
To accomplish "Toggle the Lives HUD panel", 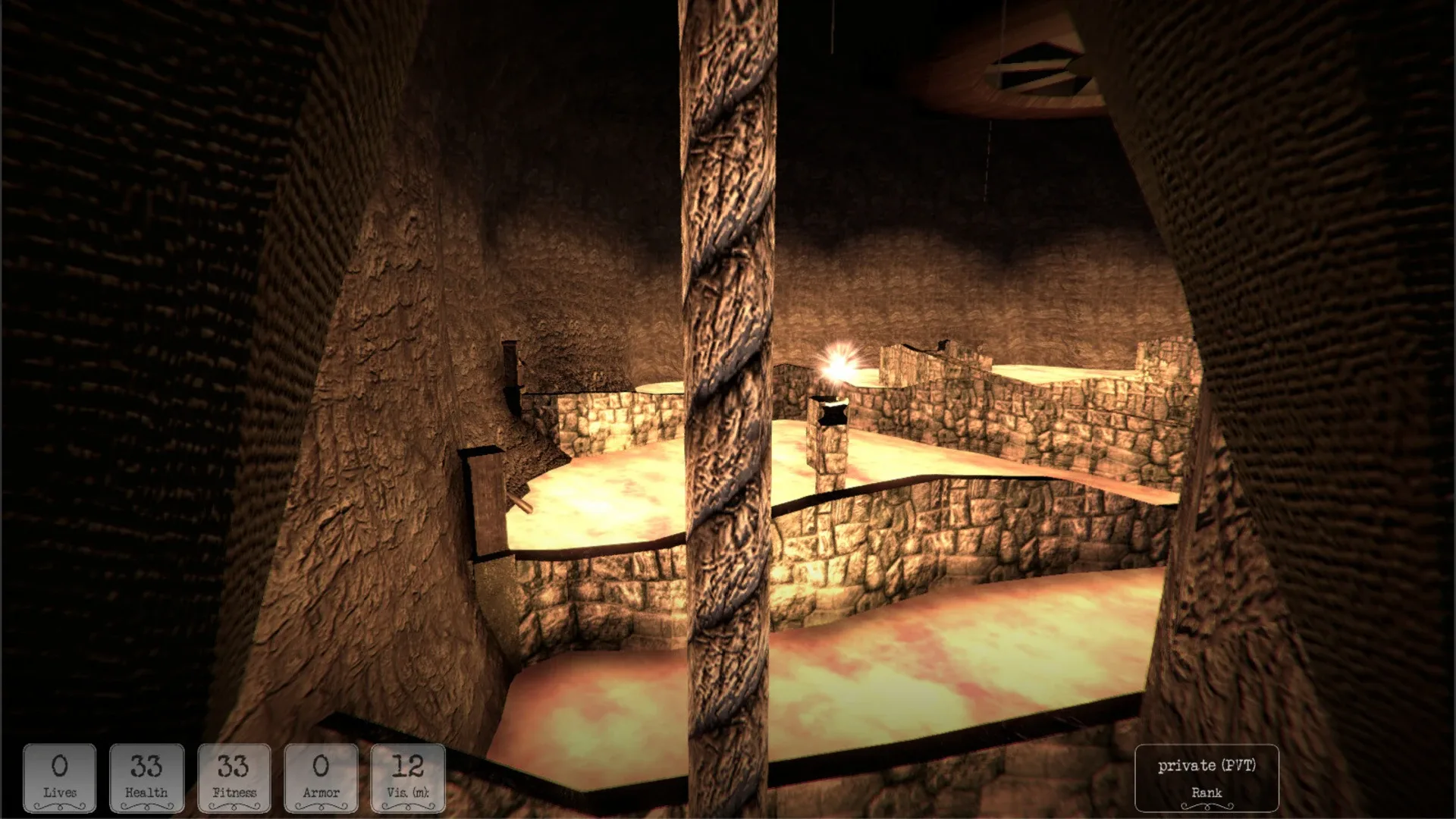I will tap(60, 777).
